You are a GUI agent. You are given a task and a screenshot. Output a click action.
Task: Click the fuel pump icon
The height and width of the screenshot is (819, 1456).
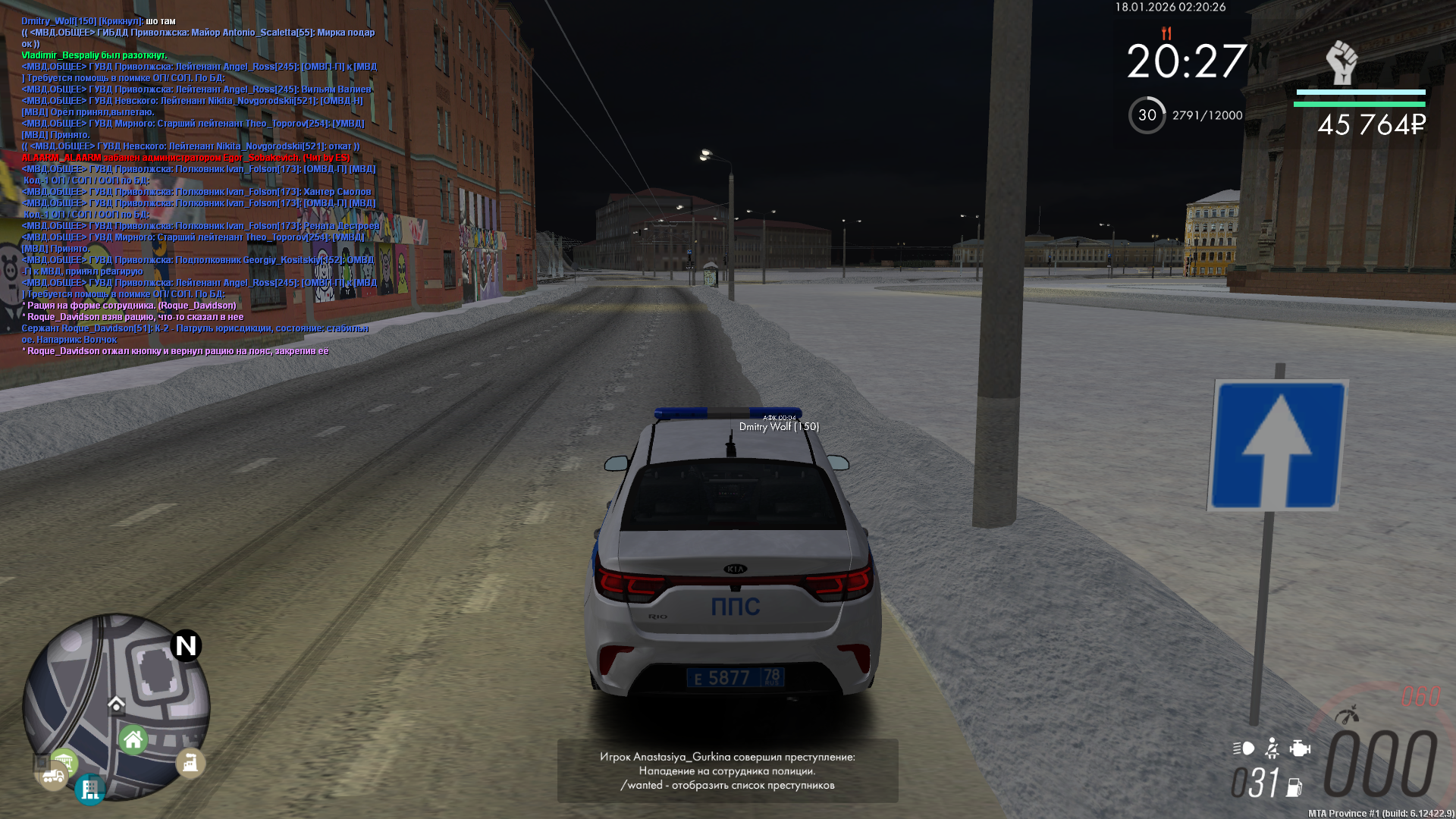click(1294, 788)
